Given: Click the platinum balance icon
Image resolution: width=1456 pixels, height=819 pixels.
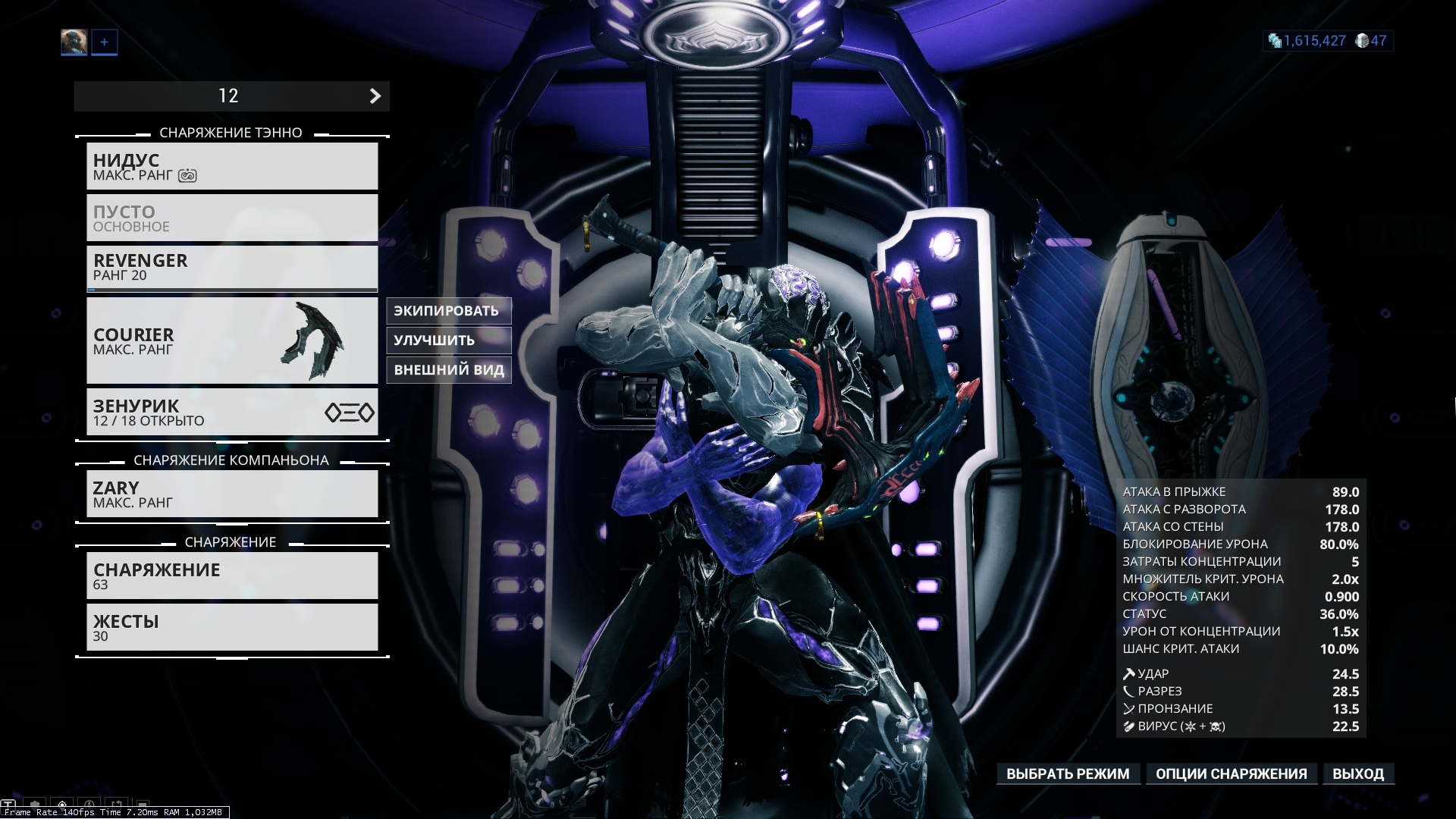Looking at the screenshot, I should (1363, 41).
